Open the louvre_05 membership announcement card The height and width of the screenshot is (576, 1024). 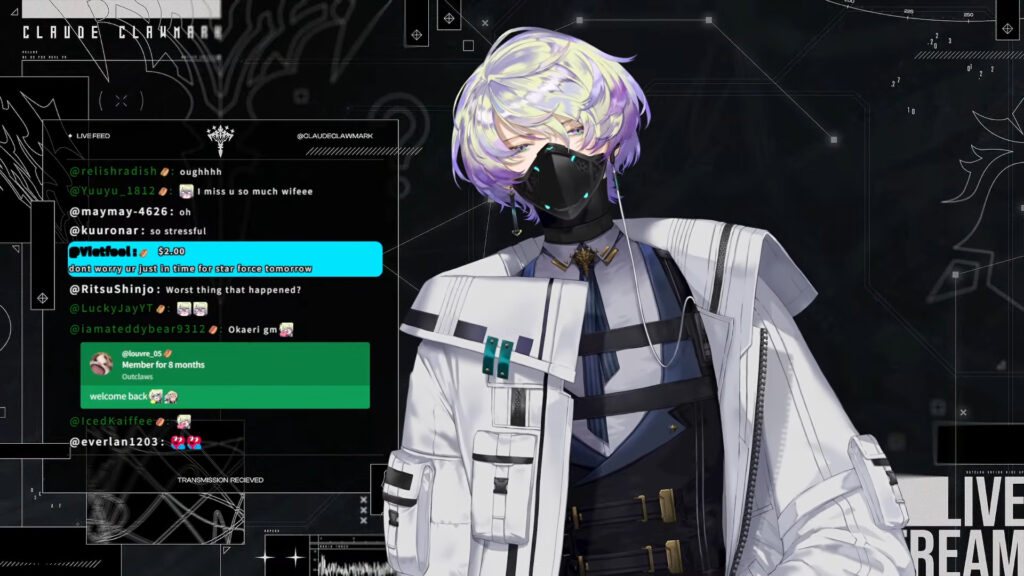click(x=224, y=375)
